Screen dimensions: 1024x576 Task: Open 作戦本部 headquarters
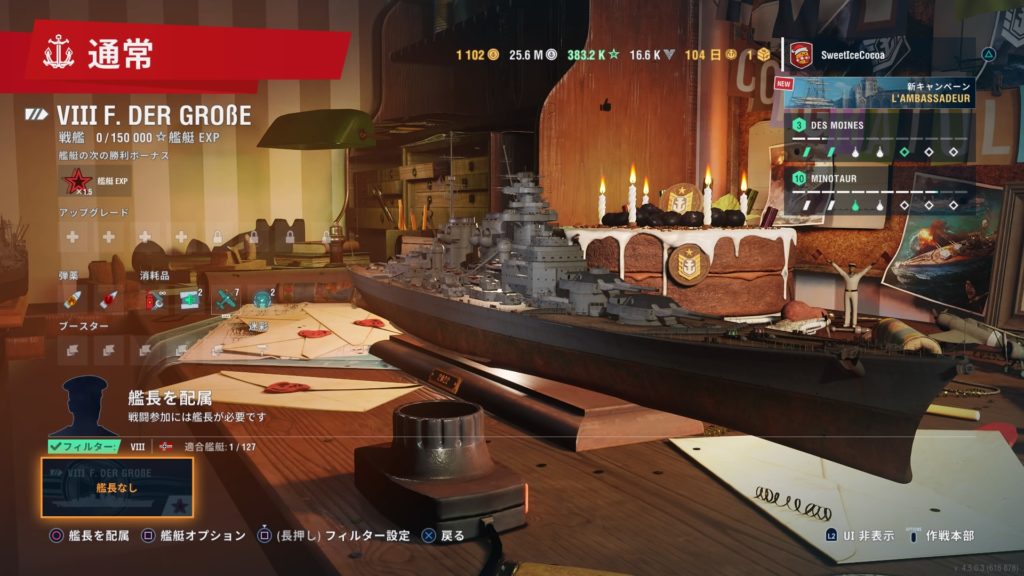click(947, 536)
